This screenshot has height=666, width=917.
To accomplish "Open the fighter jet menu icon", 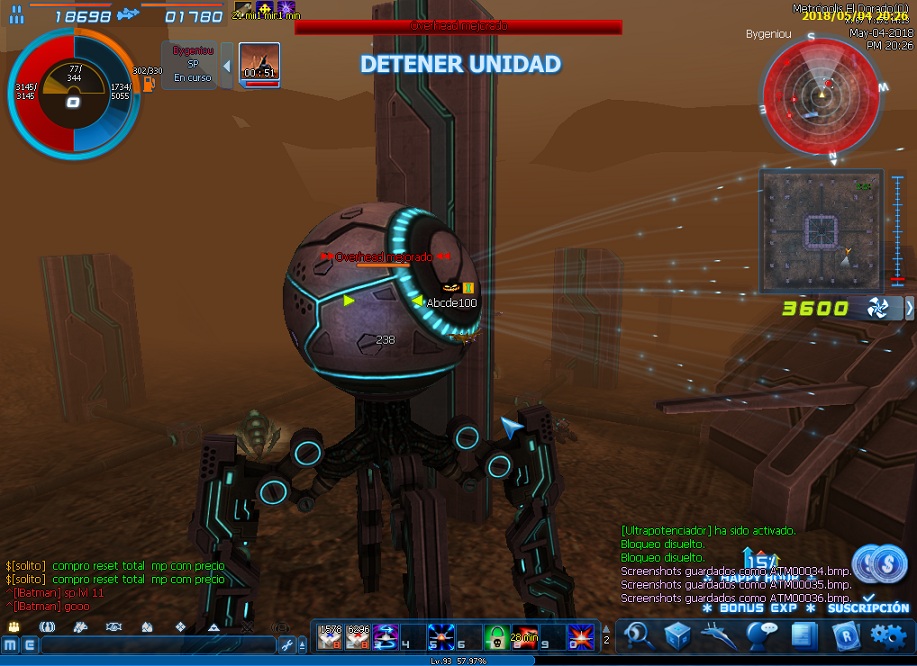I will [720, 635].
